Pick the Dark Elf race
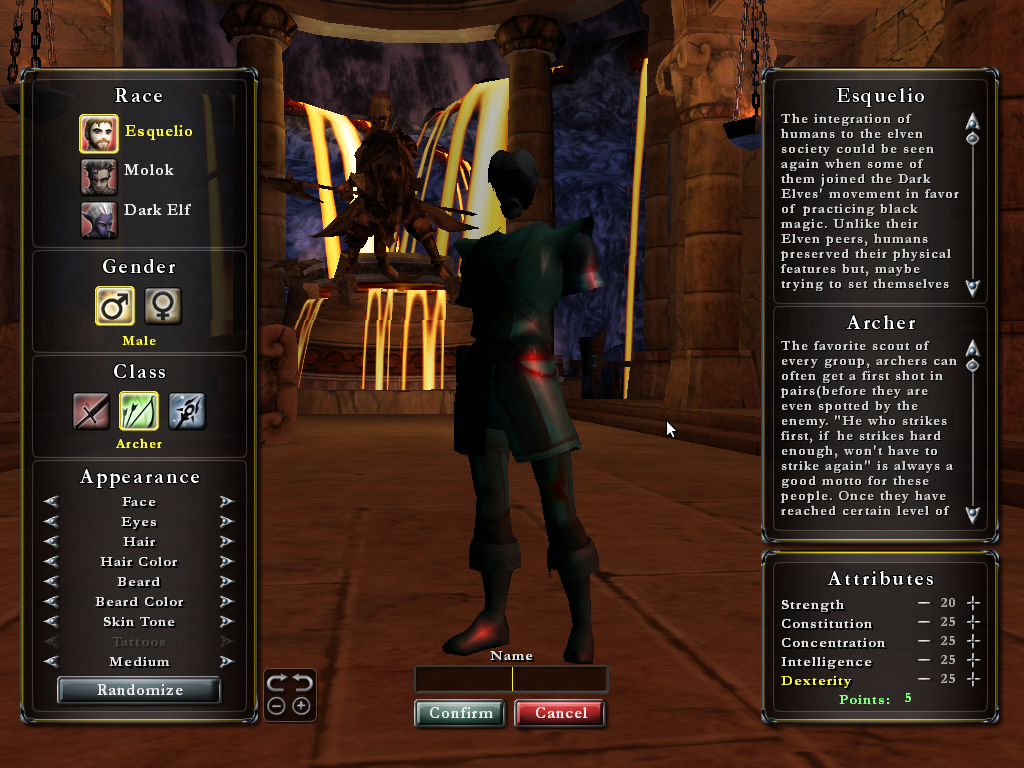Image resolution: width=1024 pixels, height=768 pixels. (98, 220)
